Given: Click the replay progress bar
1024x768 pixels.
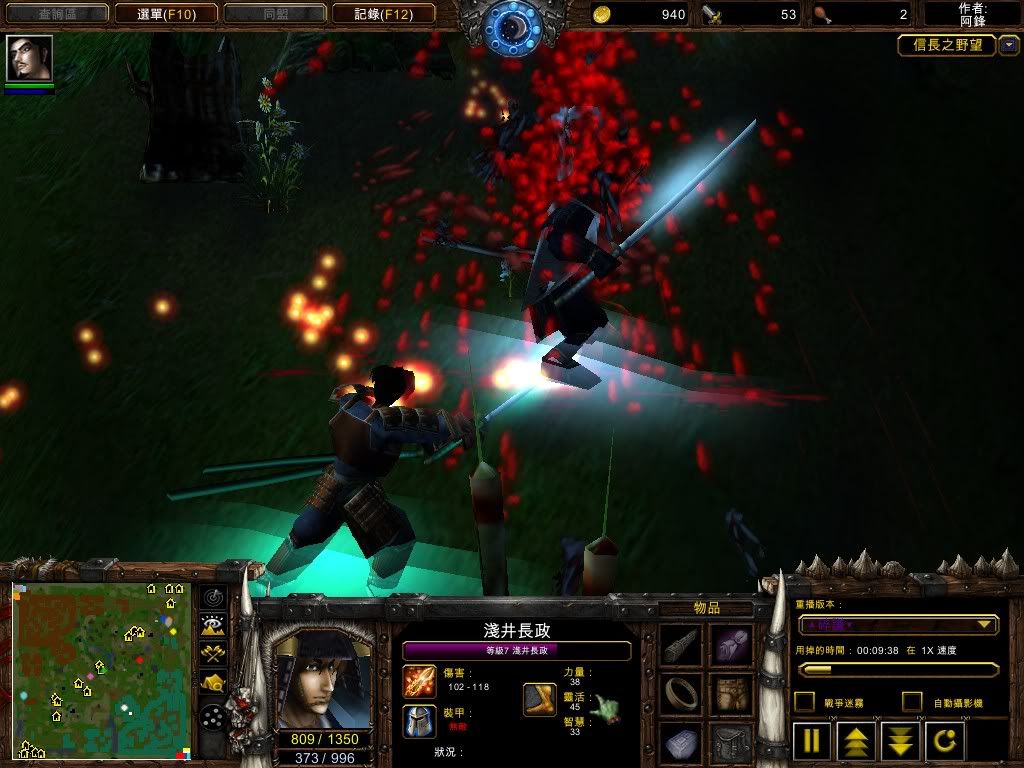Looking at the screenshot, I should 897,669.
